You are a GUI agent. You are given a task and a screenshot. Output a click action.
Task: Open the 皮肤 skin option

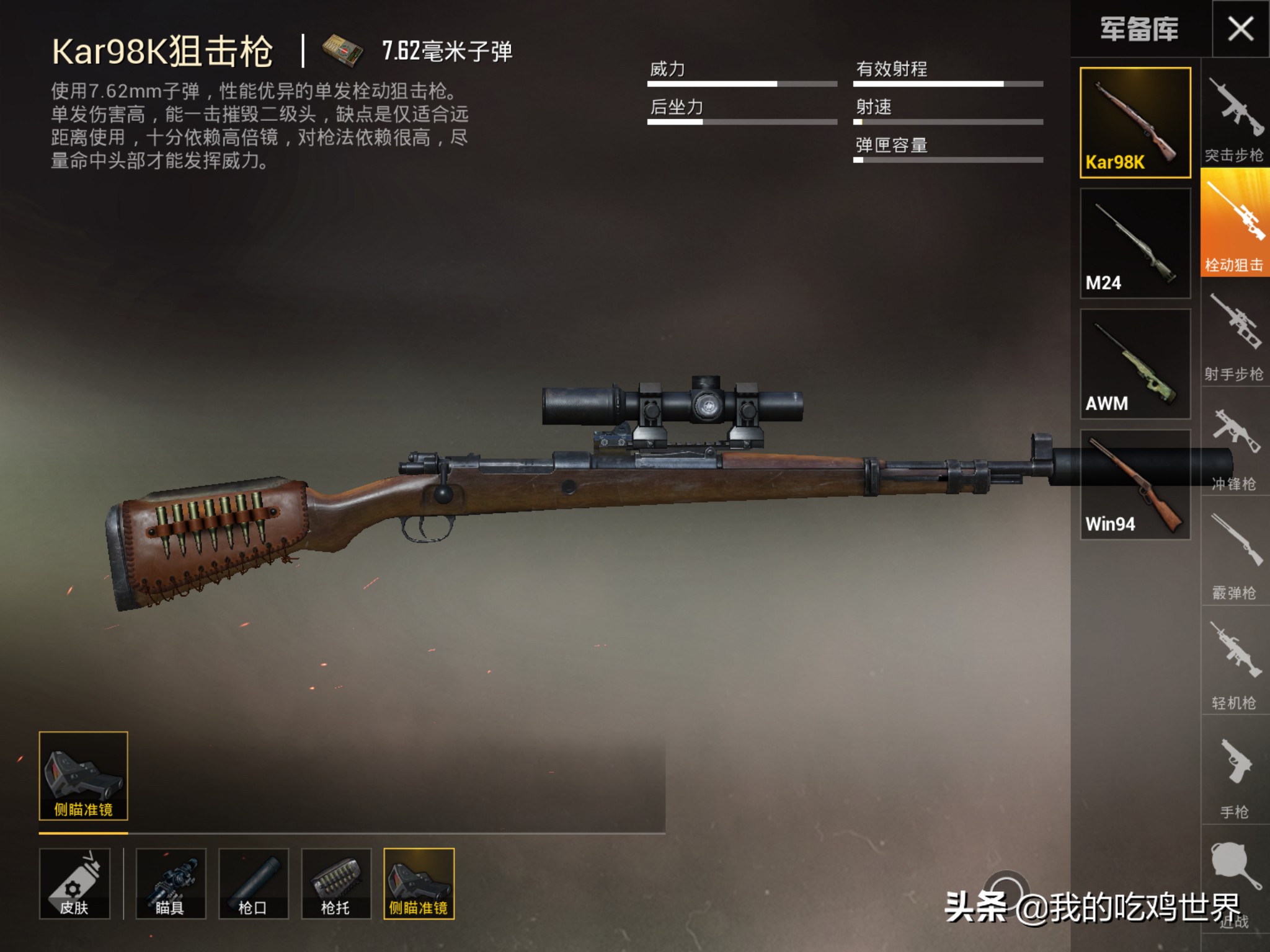(x=74, y=883)
